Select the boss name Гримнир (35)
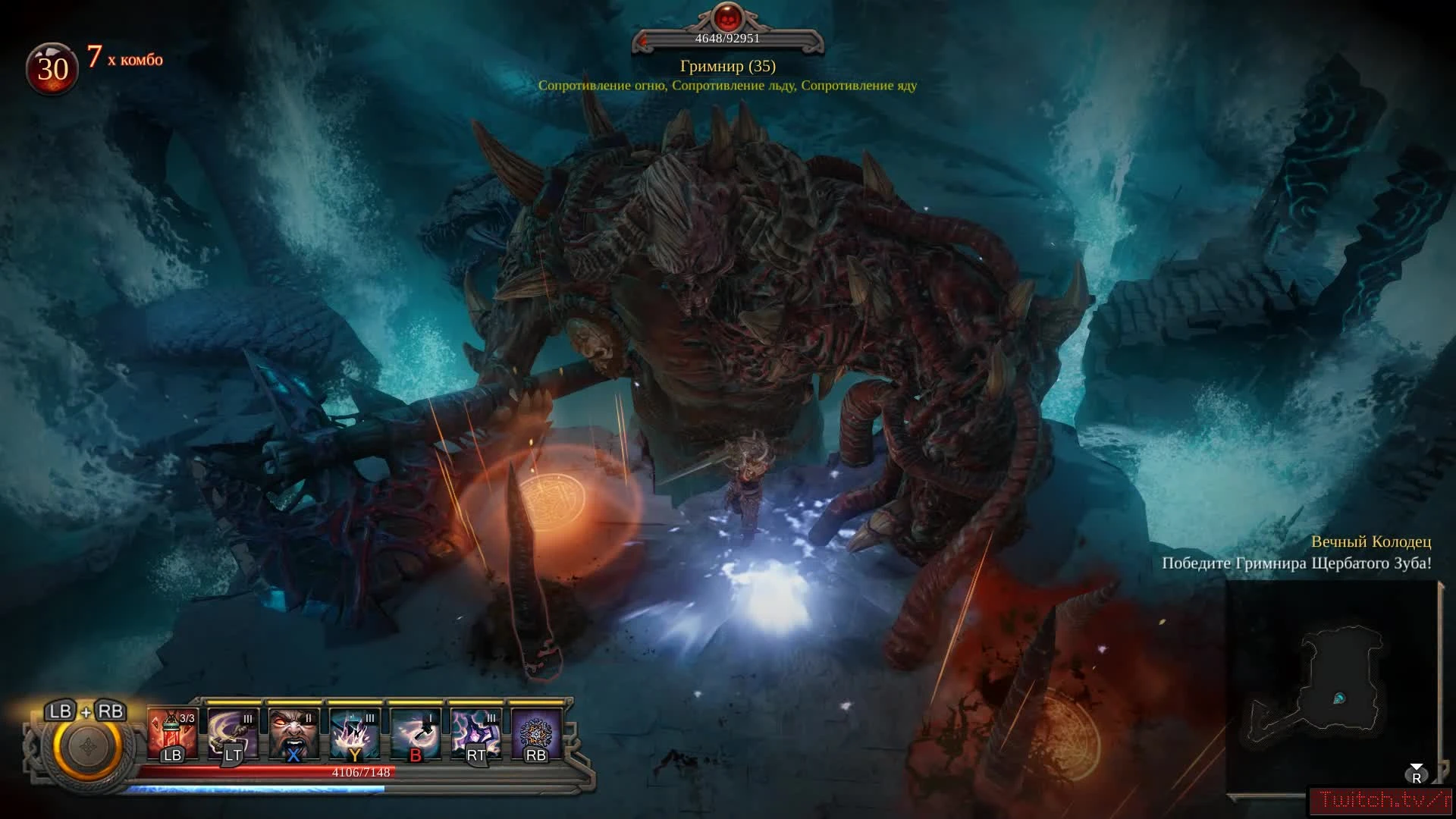The height and width of the screenshot is (819, 1456). point(726,67)
